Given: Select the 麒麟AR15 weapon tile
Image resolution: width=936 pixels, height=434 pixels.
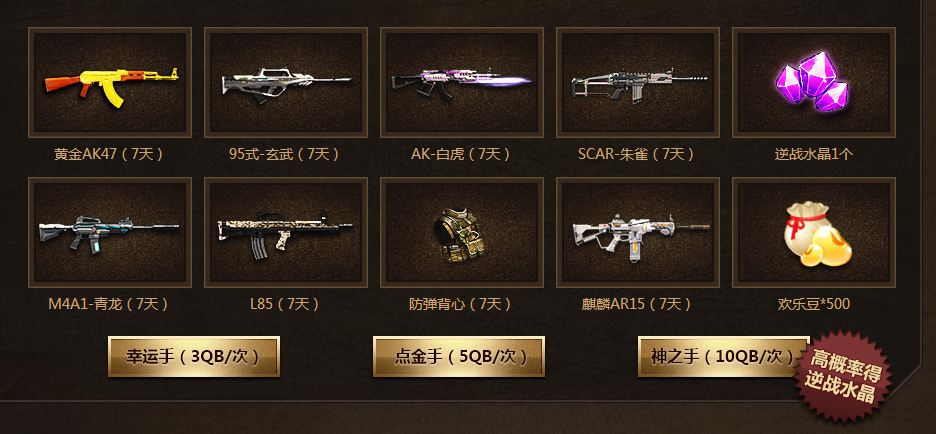Looking at the screenshot, I should (638, 232).
